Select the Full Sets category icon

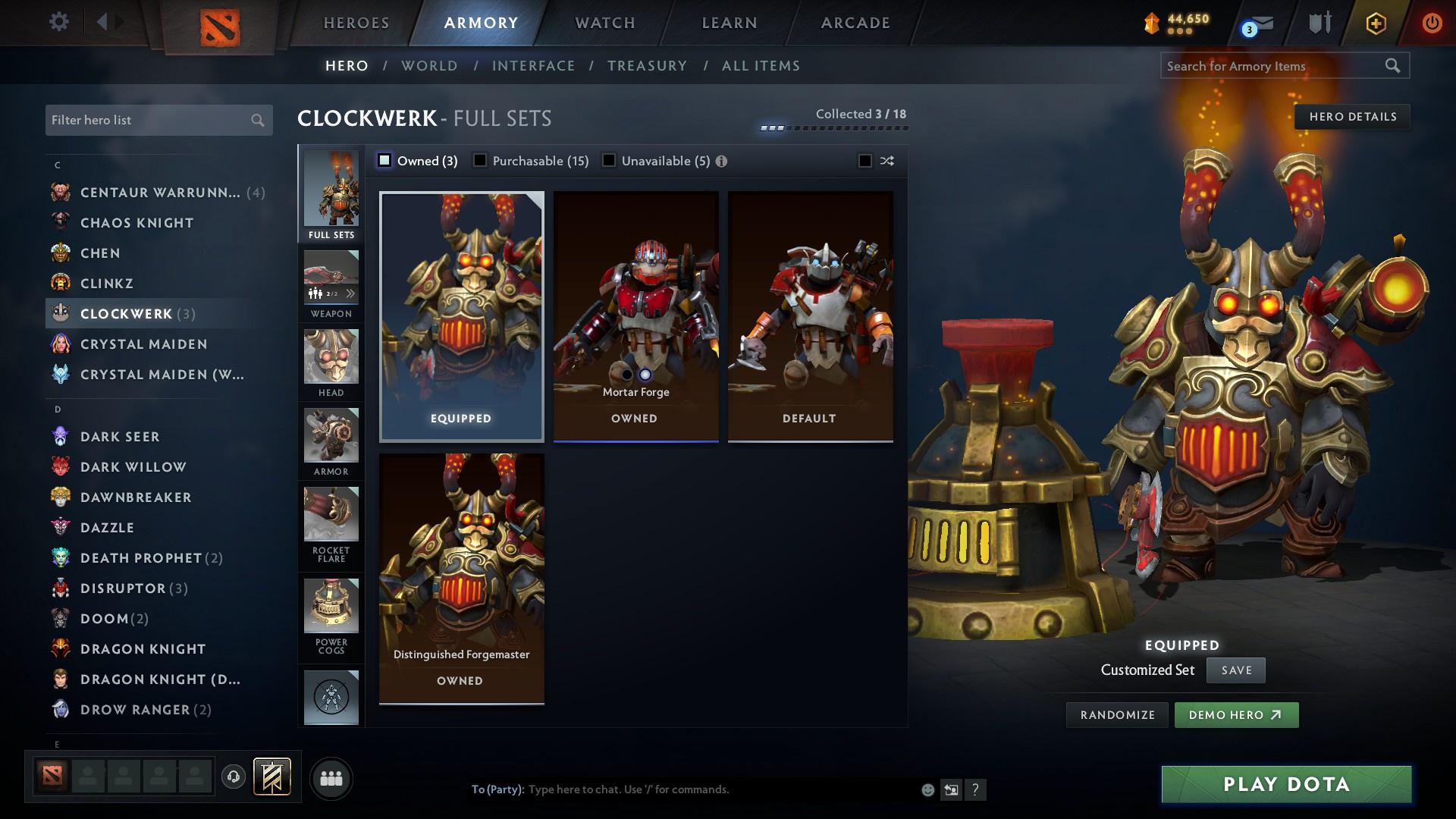tap(331, 191)
